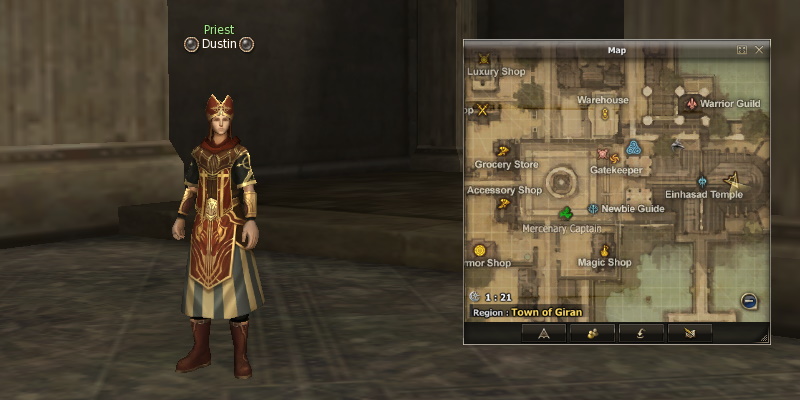The width and height of the screenshot is (800, 400).
Task: Maximize the Map window
Action: tap(742, 49)
